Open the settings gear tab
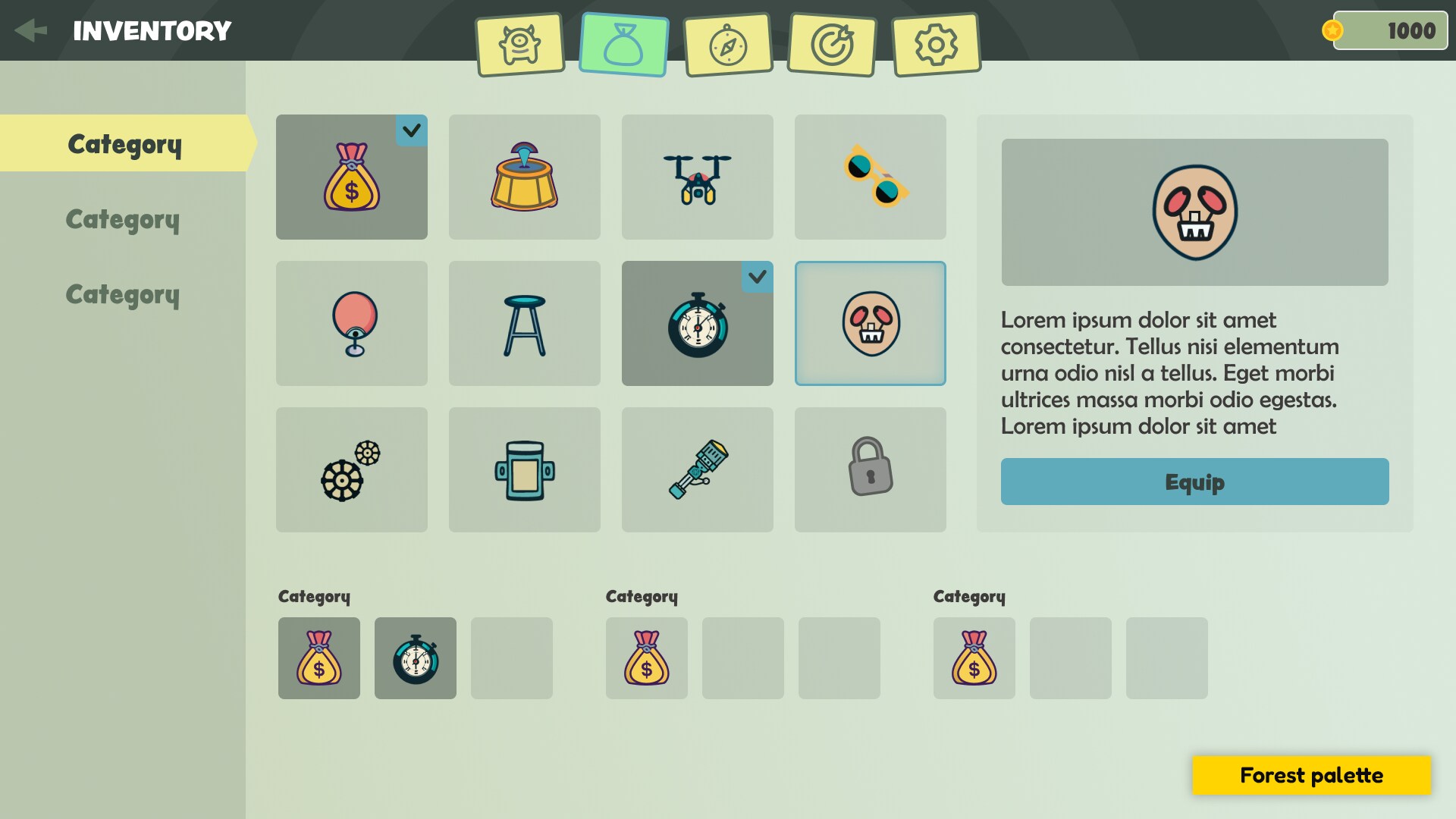Image resolution: width=1456 pixels, height=819 pixels. (935, 44)
